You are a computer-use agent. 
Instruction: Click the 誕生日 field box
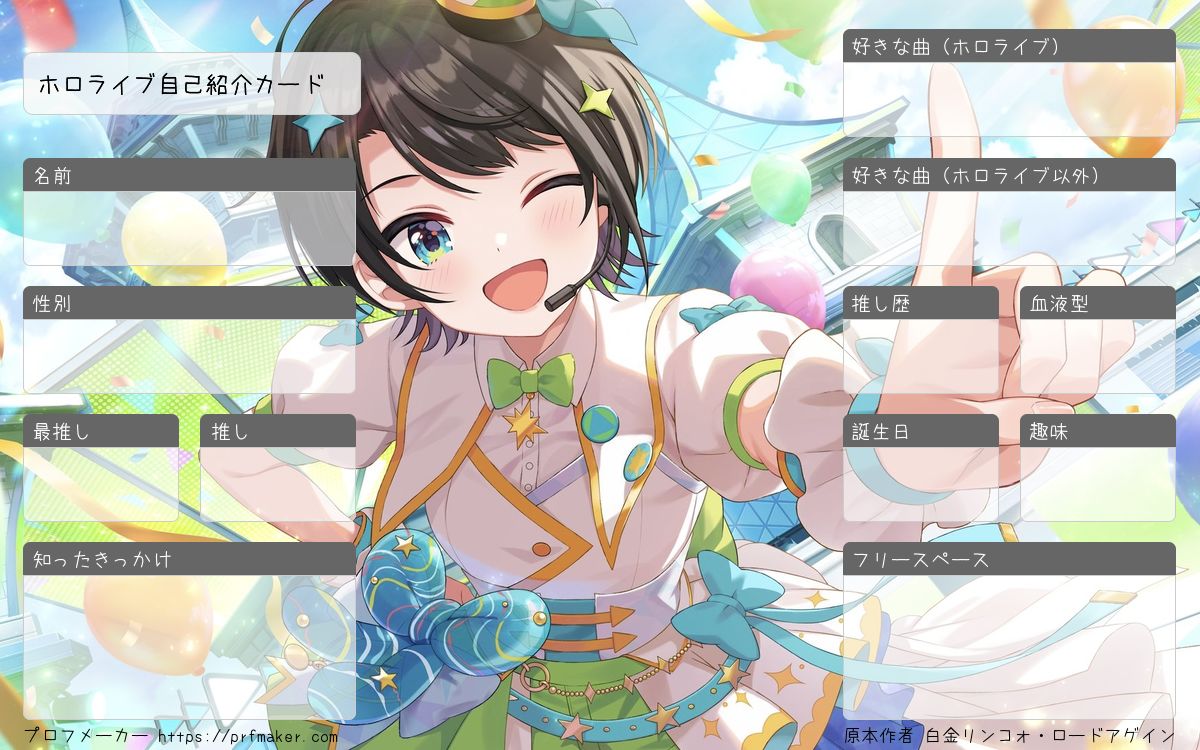[x=921, y=483]
